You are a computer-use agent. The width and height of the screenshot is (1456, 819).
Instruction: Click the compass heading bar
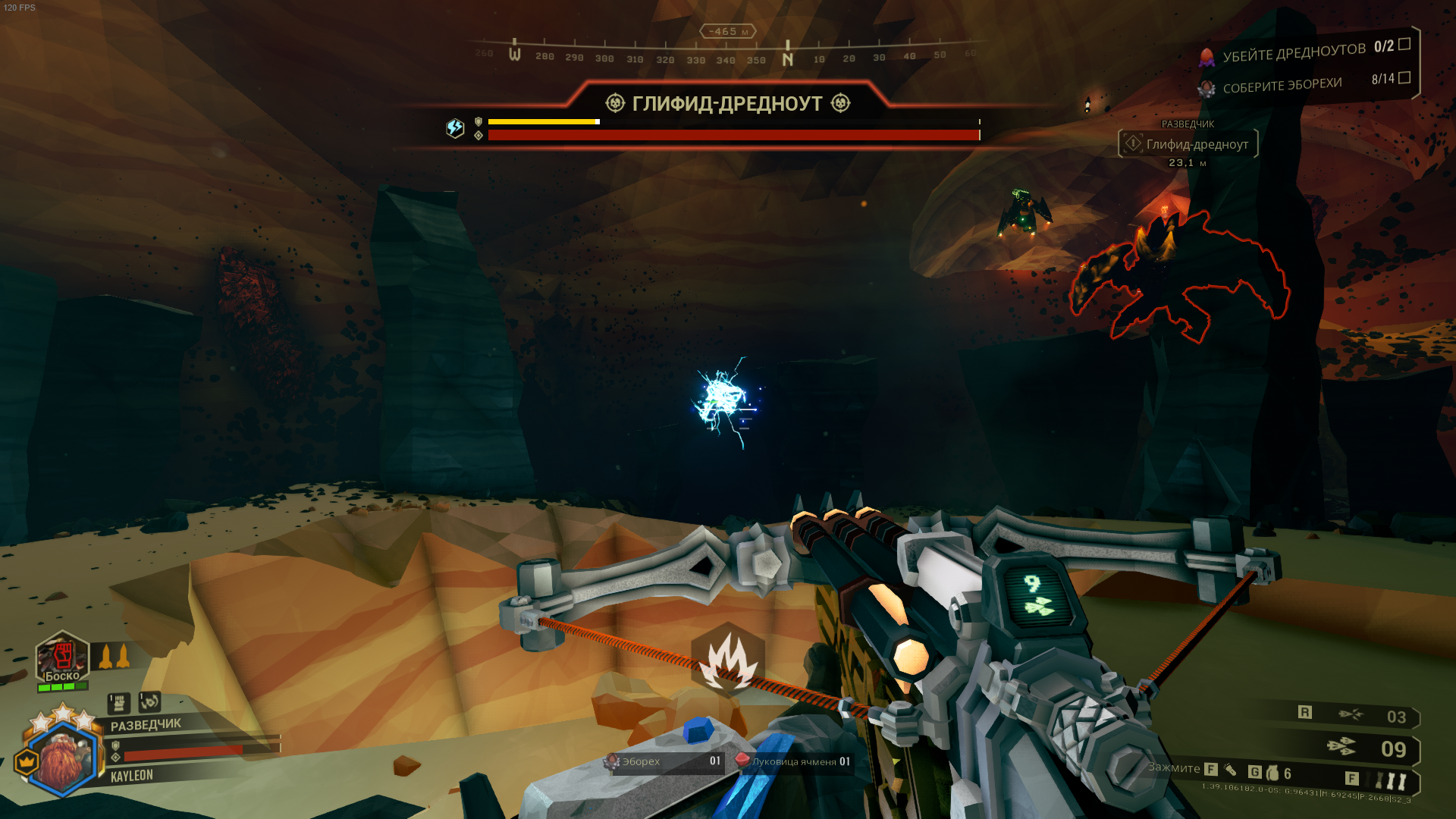726,55
